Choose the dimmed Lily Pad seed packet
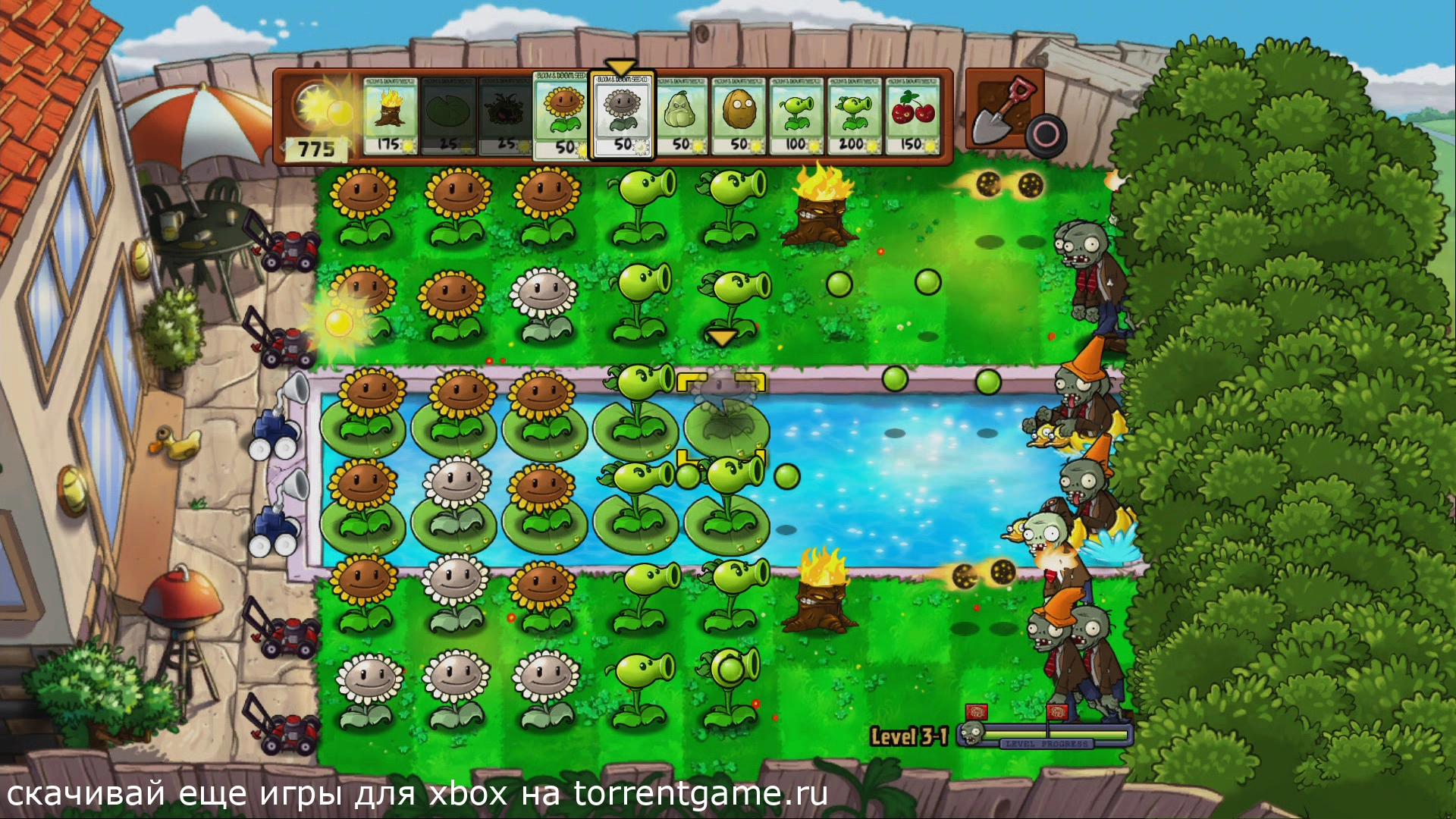This screenshot has width=1456, height=819. pos(448,116)
